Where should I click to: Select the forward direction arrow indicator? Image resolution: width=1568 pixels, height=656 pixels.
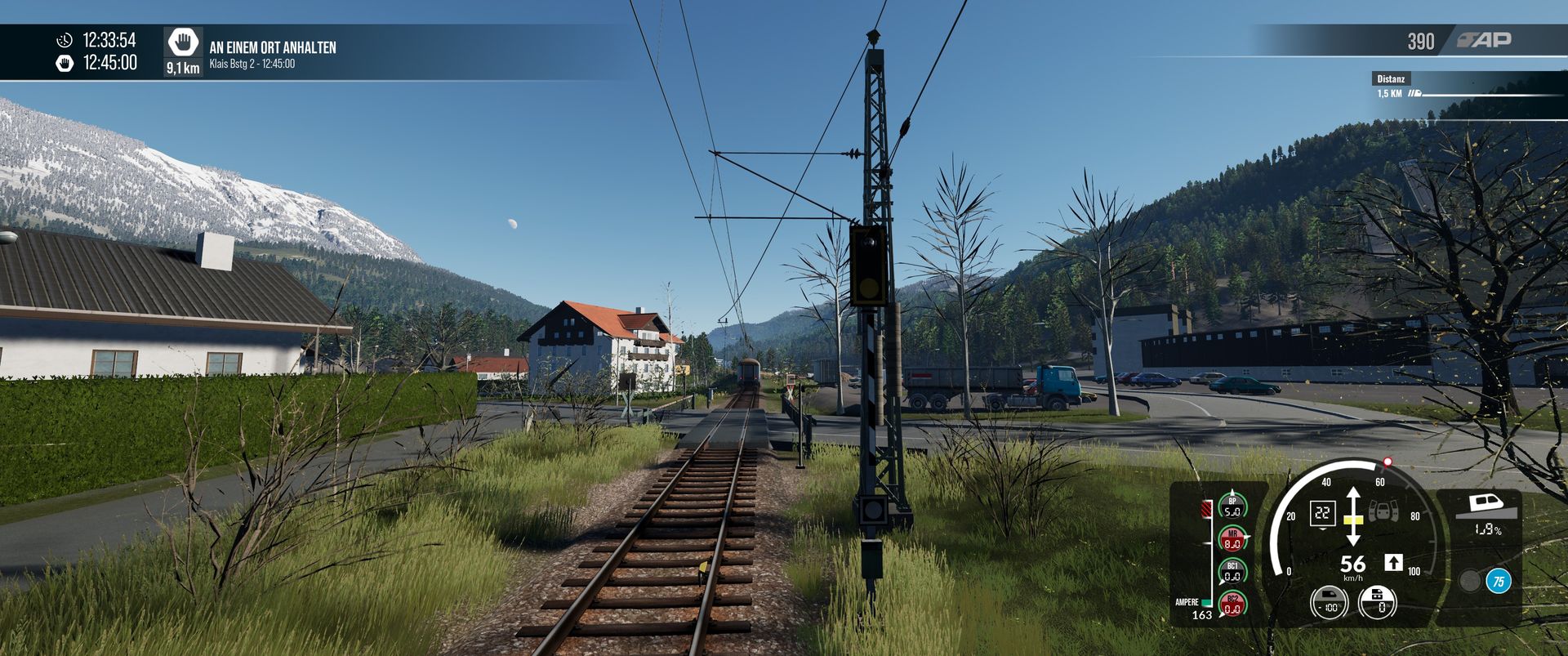[x=1393, y=562]
